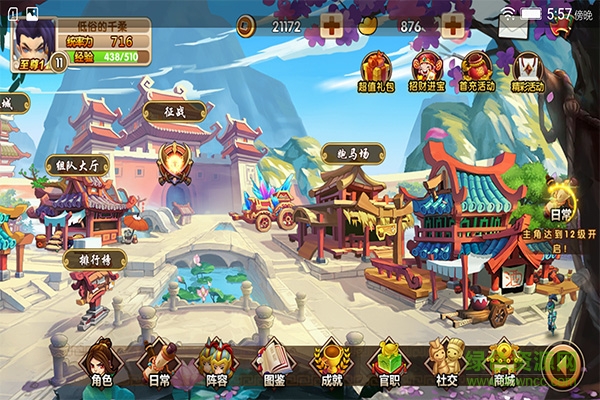
Task: Open the 图鉴 book collection
Action: pyautogui.click(x=271, y=362)
